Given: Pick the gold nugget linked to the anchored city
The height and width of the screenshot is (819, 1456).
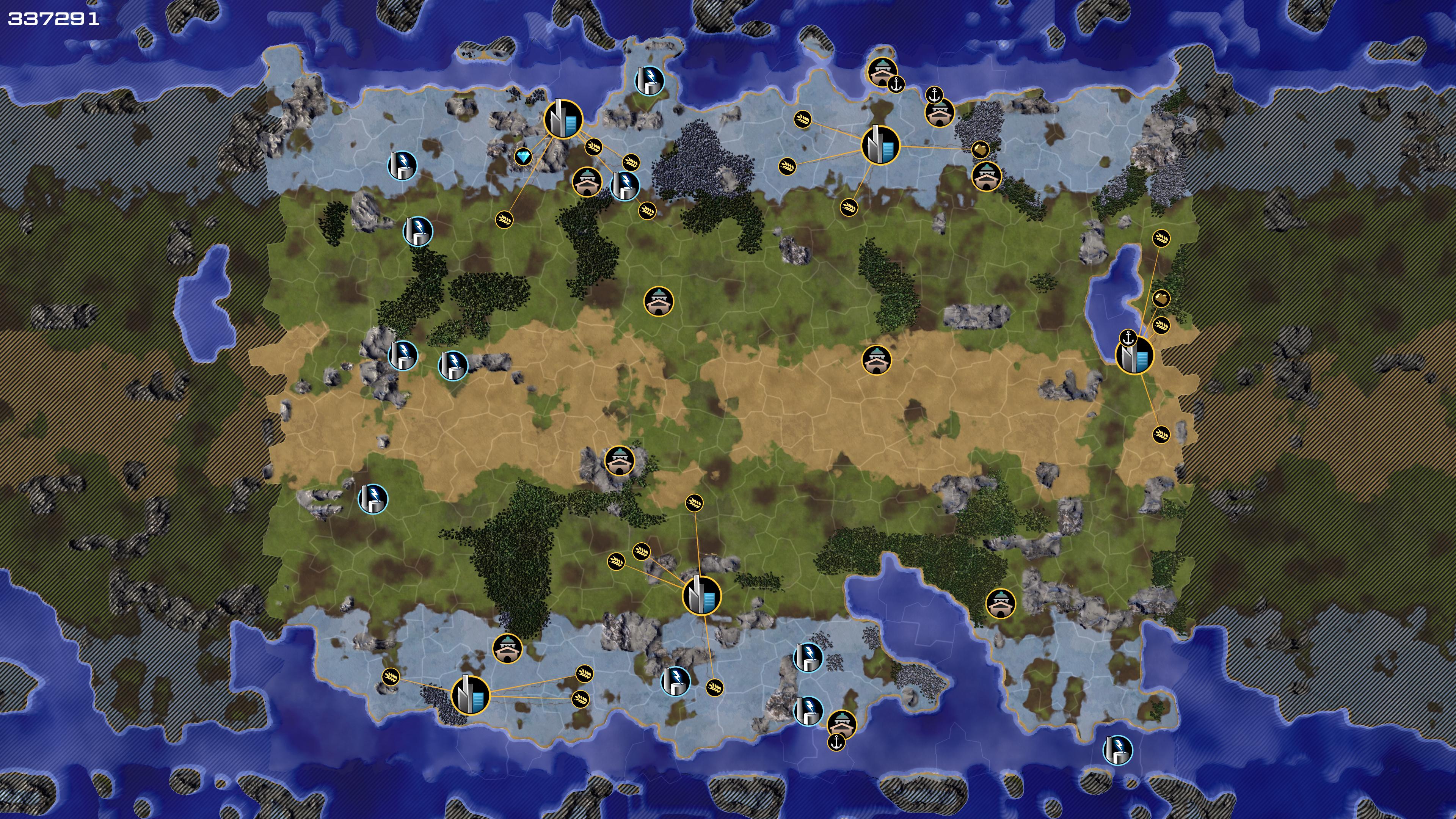Looking at the screenshot, I should click(x=1161, y=298).
